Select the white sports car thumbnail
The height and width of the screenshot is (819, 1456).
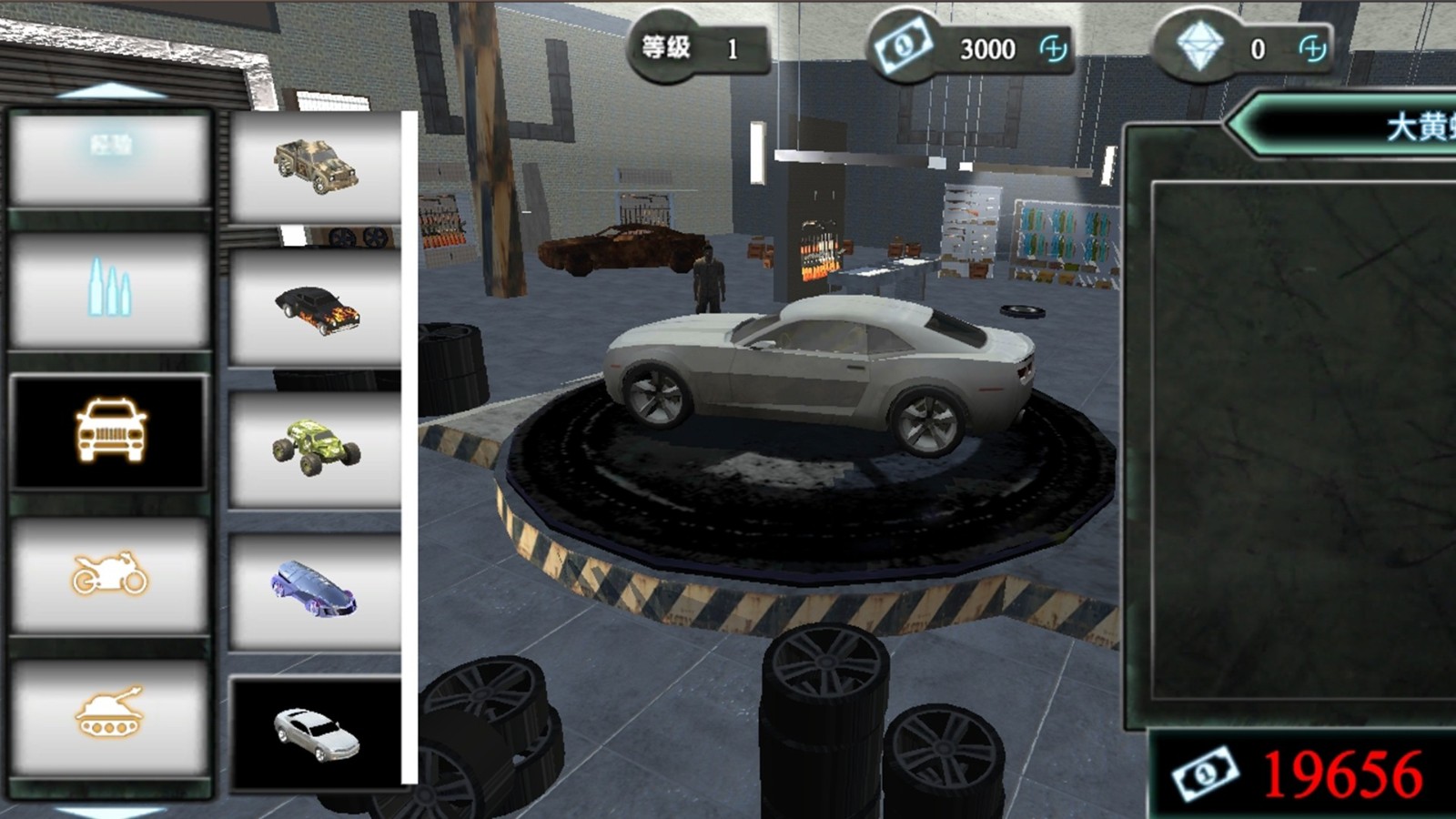[316, 733]
